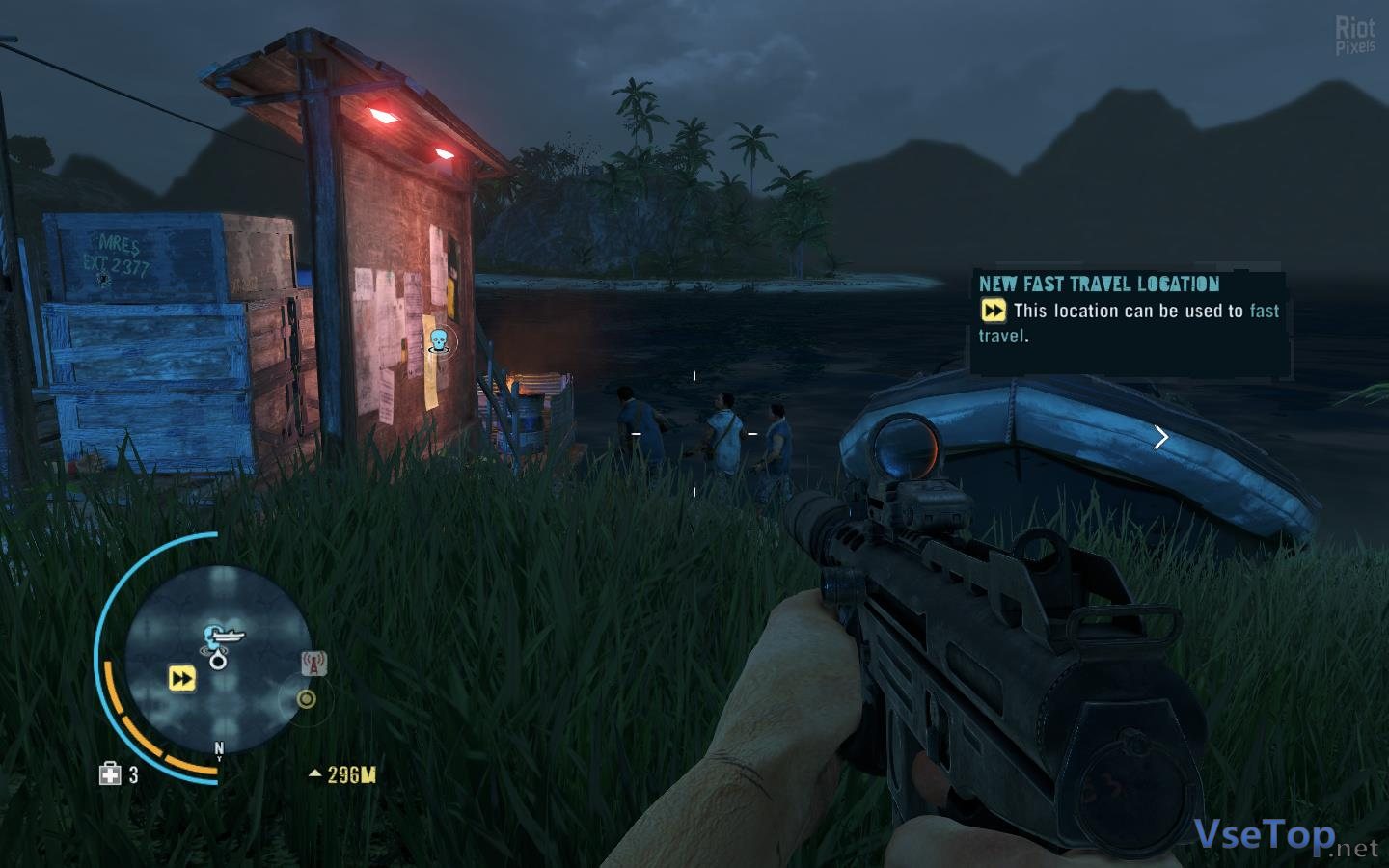Select the yellow objective circle marker on minimap
1389x868 pixels.
coord(306,698)
